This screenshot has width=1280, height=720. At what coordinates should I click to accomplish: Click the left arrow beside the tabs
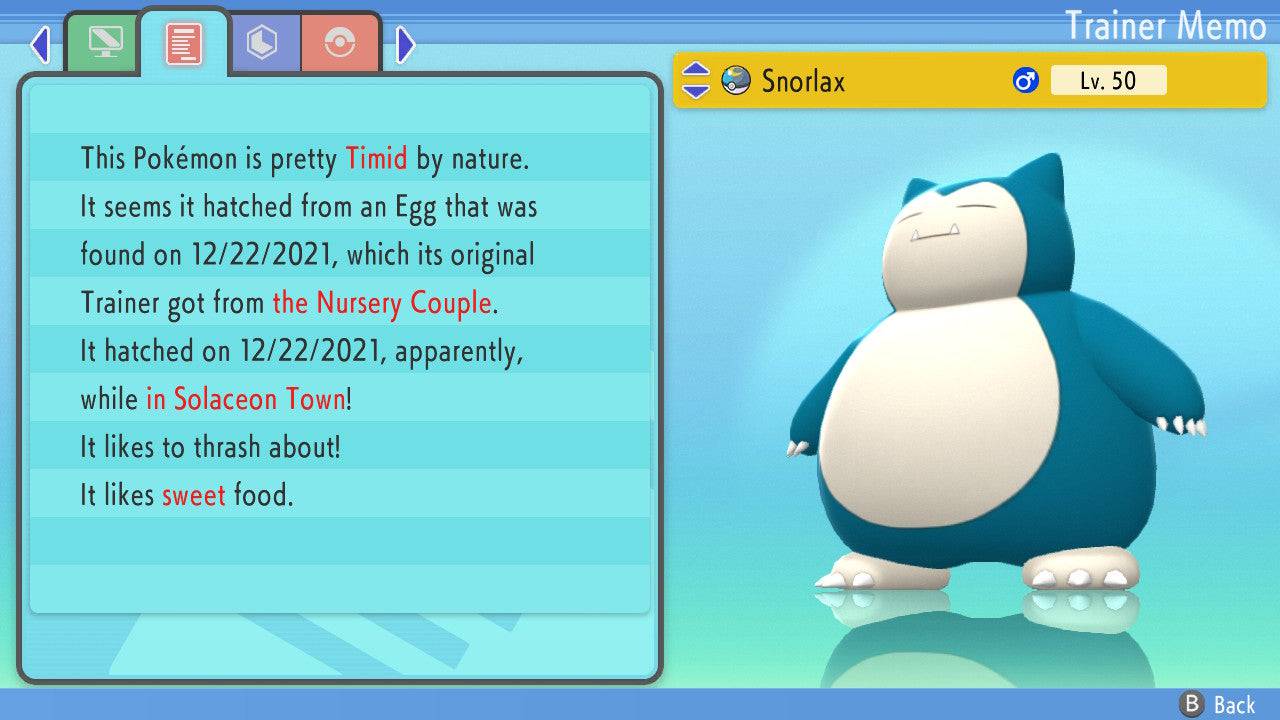coord(40,44)
